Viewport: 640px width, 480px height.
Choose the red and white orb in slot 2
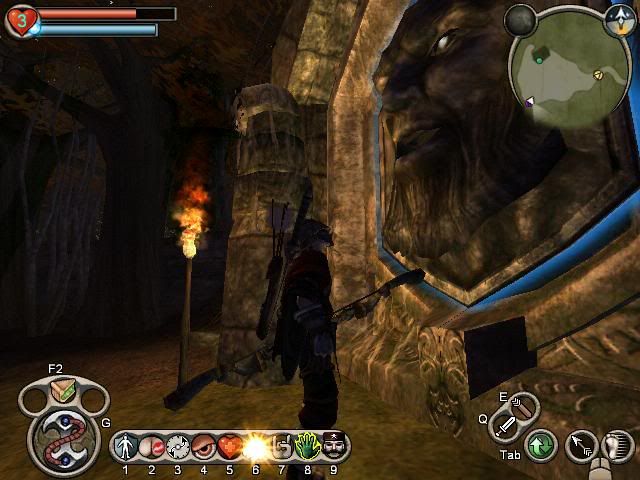[x=151, y=446]
